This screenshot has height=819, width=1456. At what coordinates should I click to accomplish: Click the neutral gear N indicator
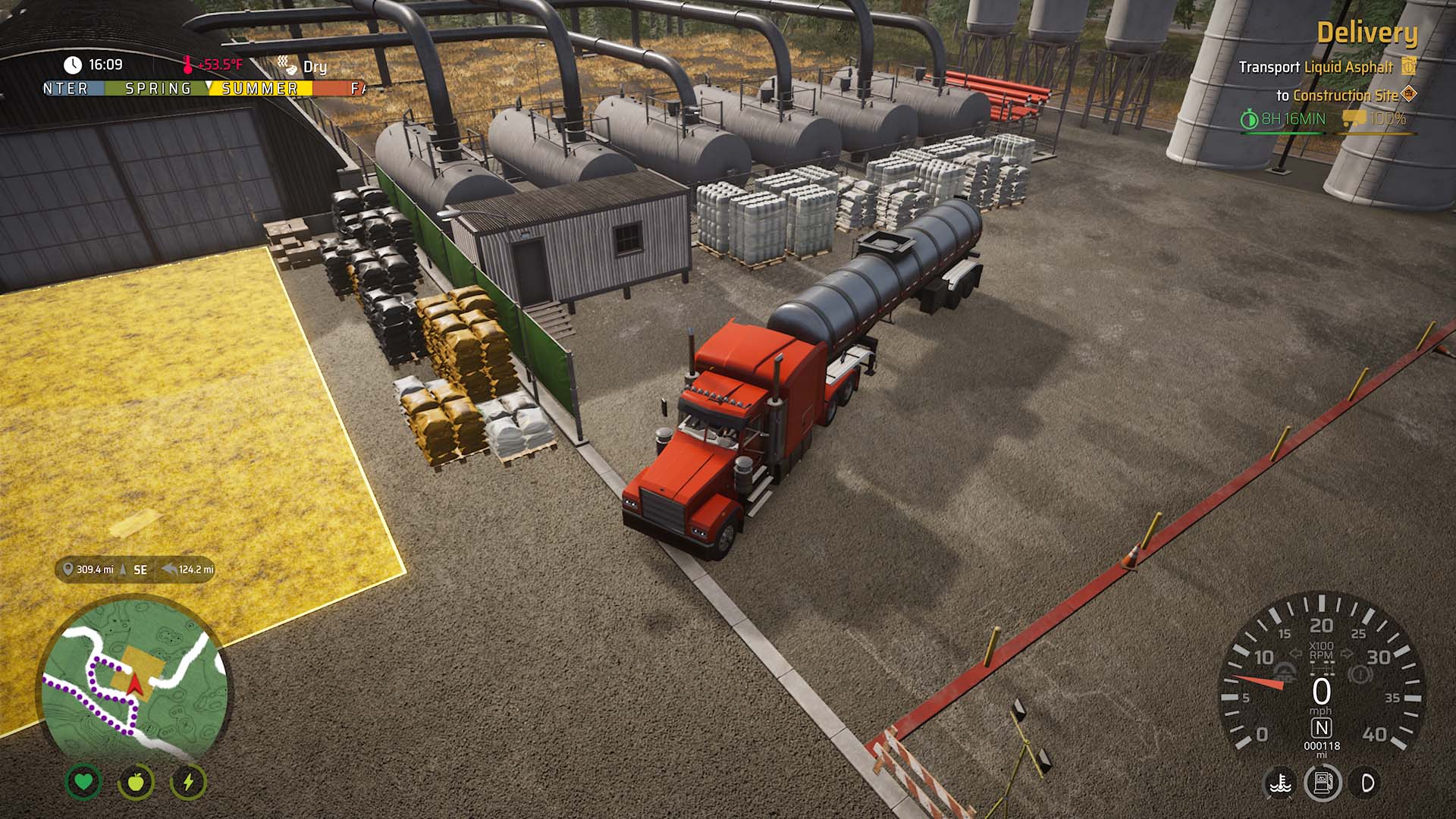(1321, 728)
